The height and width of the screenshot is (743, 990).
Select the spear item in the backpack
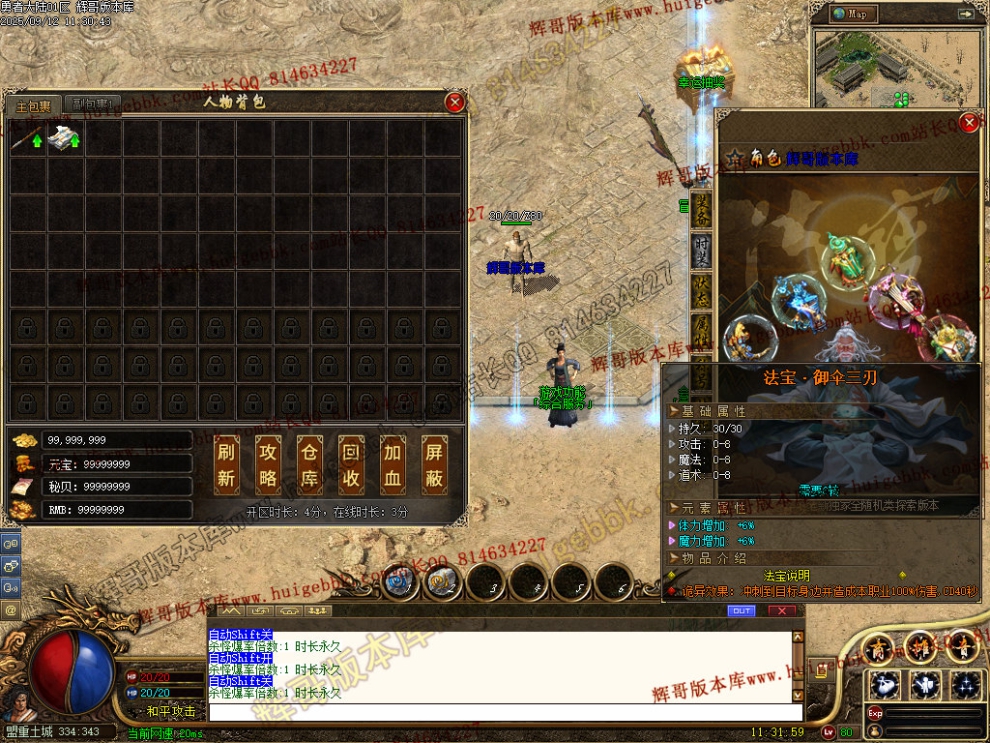pos(28,139)
